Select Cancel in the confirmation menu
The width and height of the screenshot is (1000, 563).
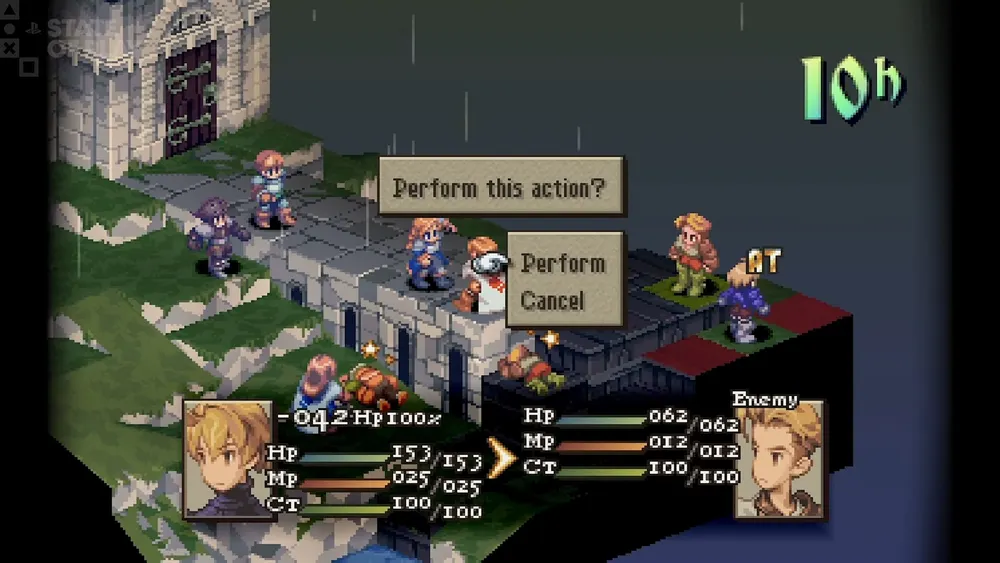click(x=553, y=300)
